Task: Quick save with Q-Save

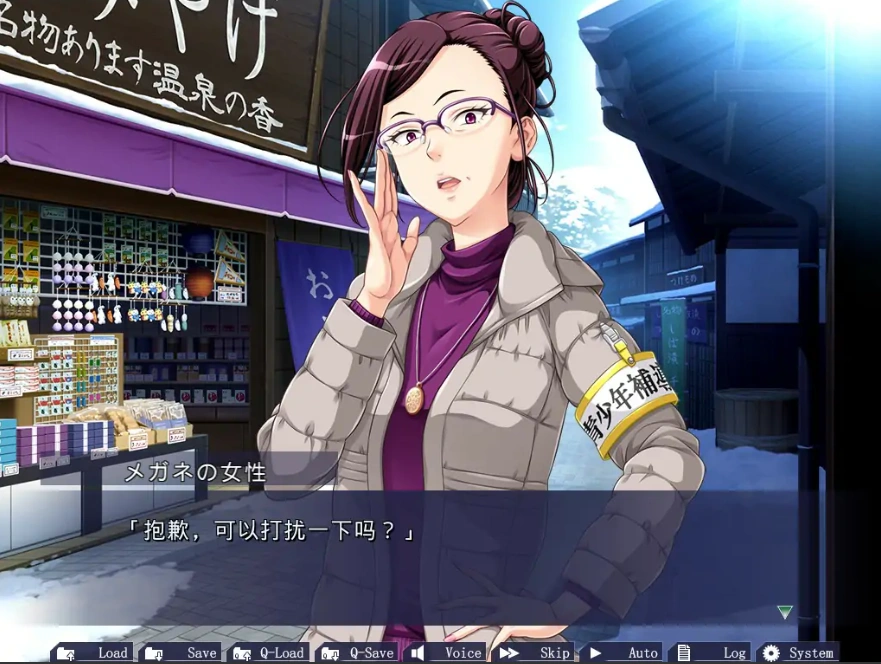Action: pos(358,653)
